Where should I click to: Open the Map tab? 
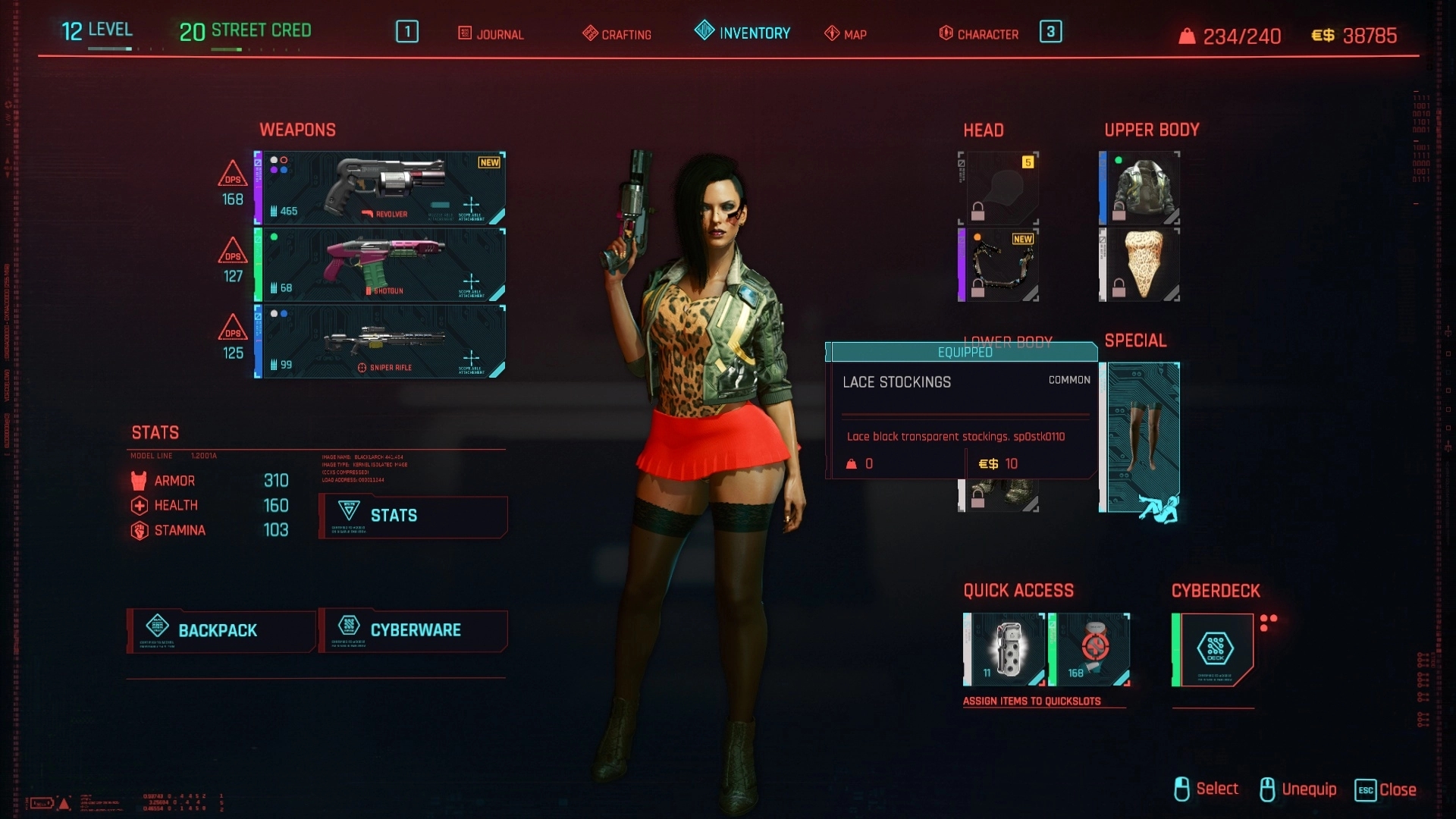tap(846, 34)
